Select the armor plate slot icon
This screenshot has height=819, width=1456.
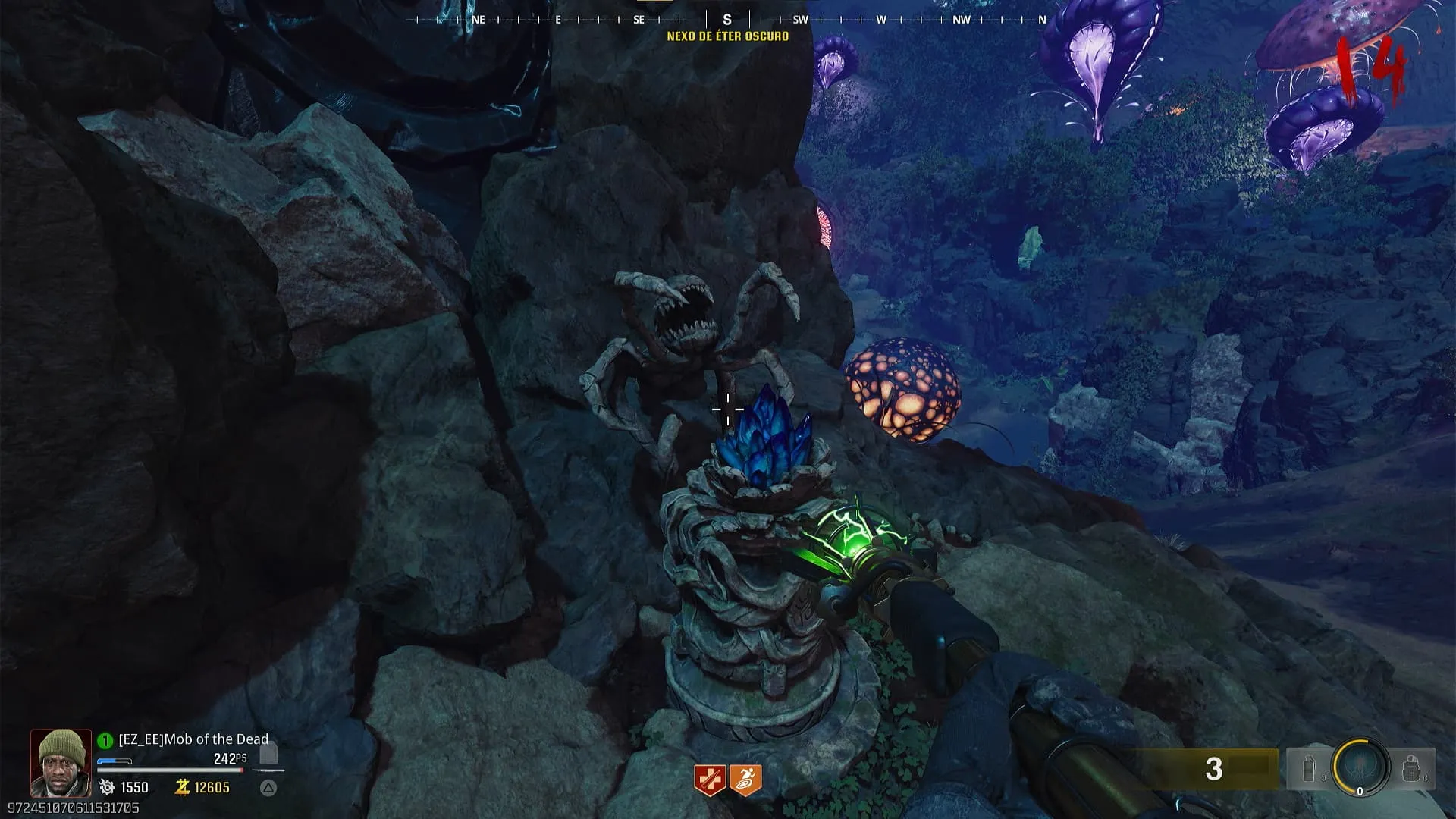[x=268, y=754]
